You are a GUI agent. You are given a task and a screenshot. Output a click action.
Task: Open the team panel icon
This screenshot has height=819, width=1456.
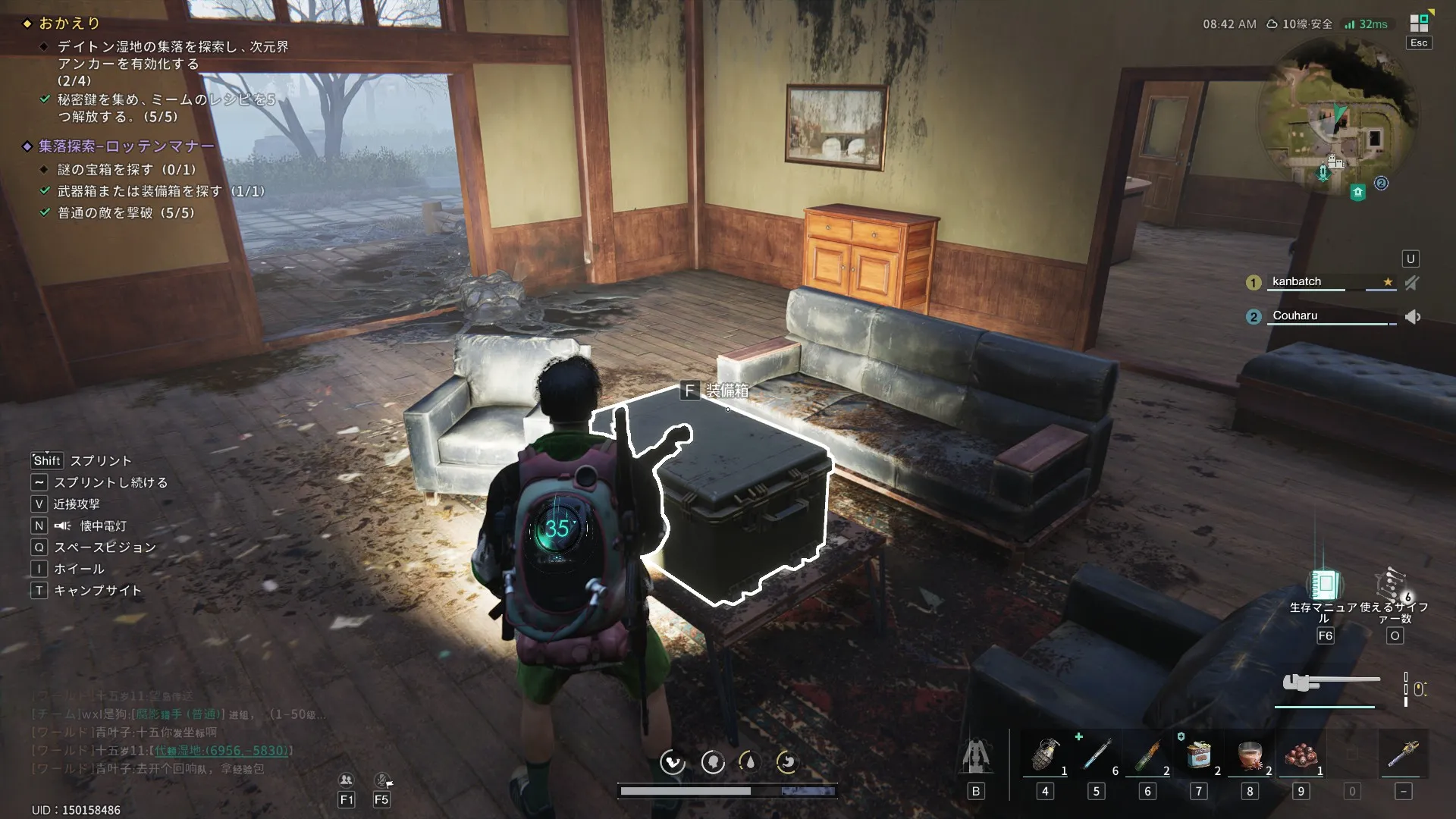point(347,780)
